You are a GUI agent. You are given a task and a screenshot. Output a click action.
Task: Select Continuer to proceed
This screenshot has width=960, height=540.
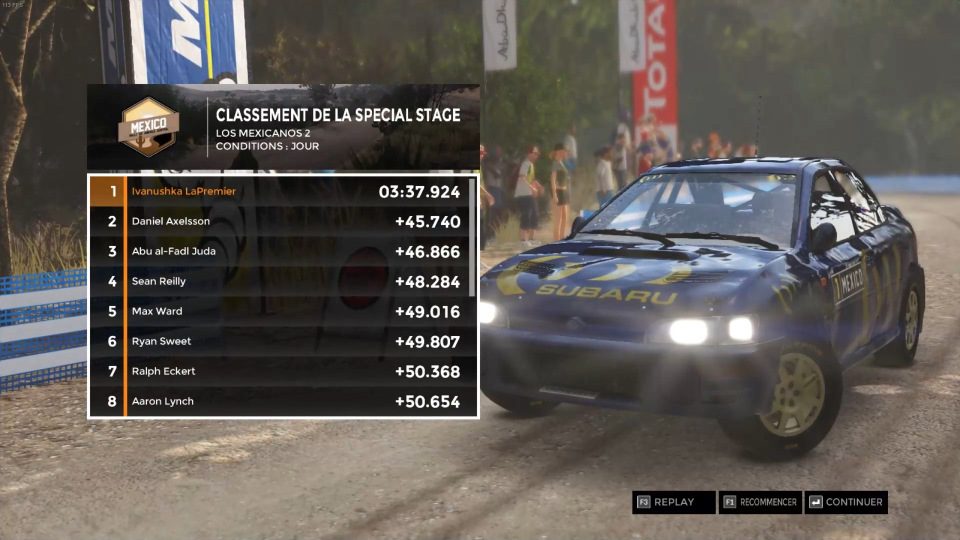point(845,502)
